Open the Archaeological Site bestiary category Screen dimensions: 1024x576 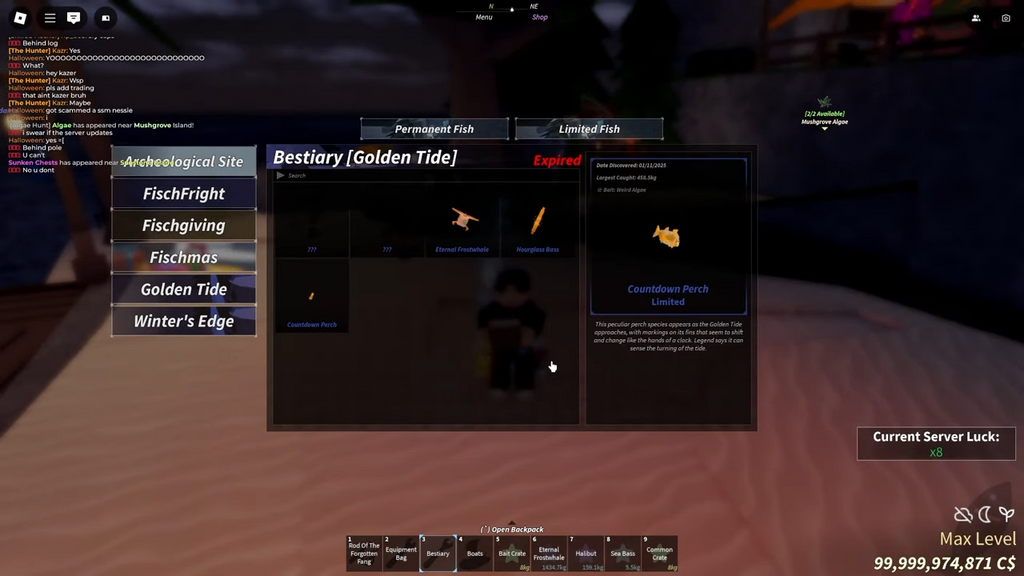coord(184,162)
